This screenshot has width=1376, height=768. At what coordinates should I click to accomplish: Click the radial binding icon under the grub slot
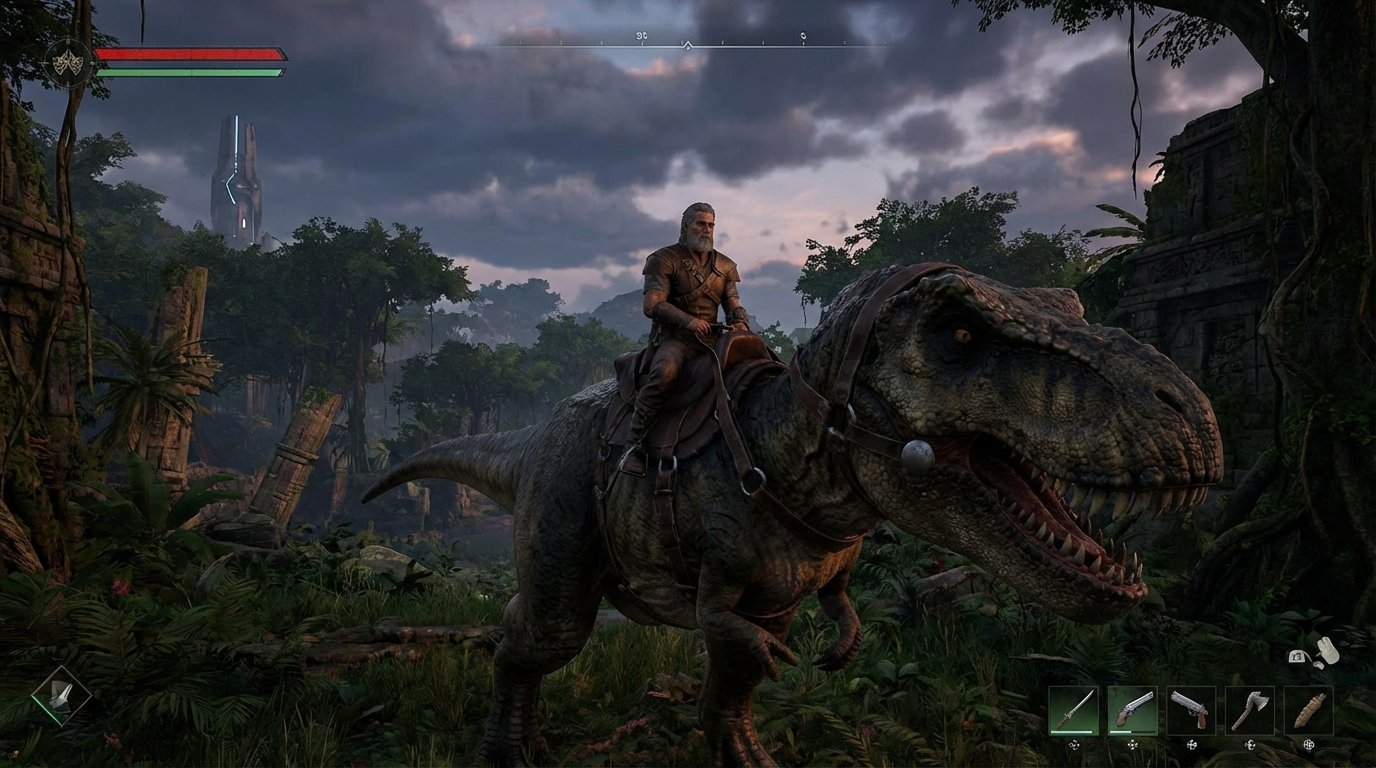pos(1308,745)
